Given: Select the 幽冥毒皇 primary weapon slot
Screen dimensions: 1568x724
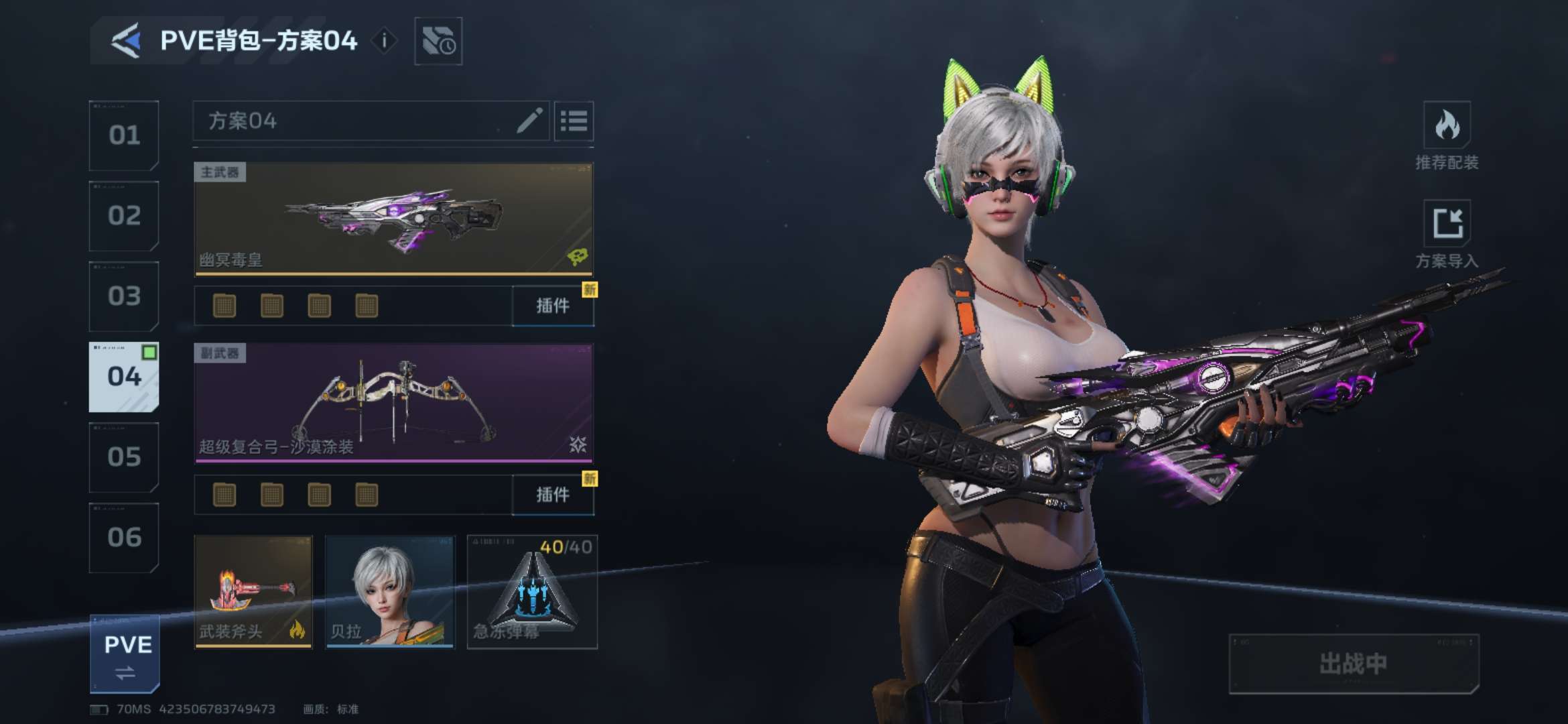Looking at the screenshot, I should (393, 219).
